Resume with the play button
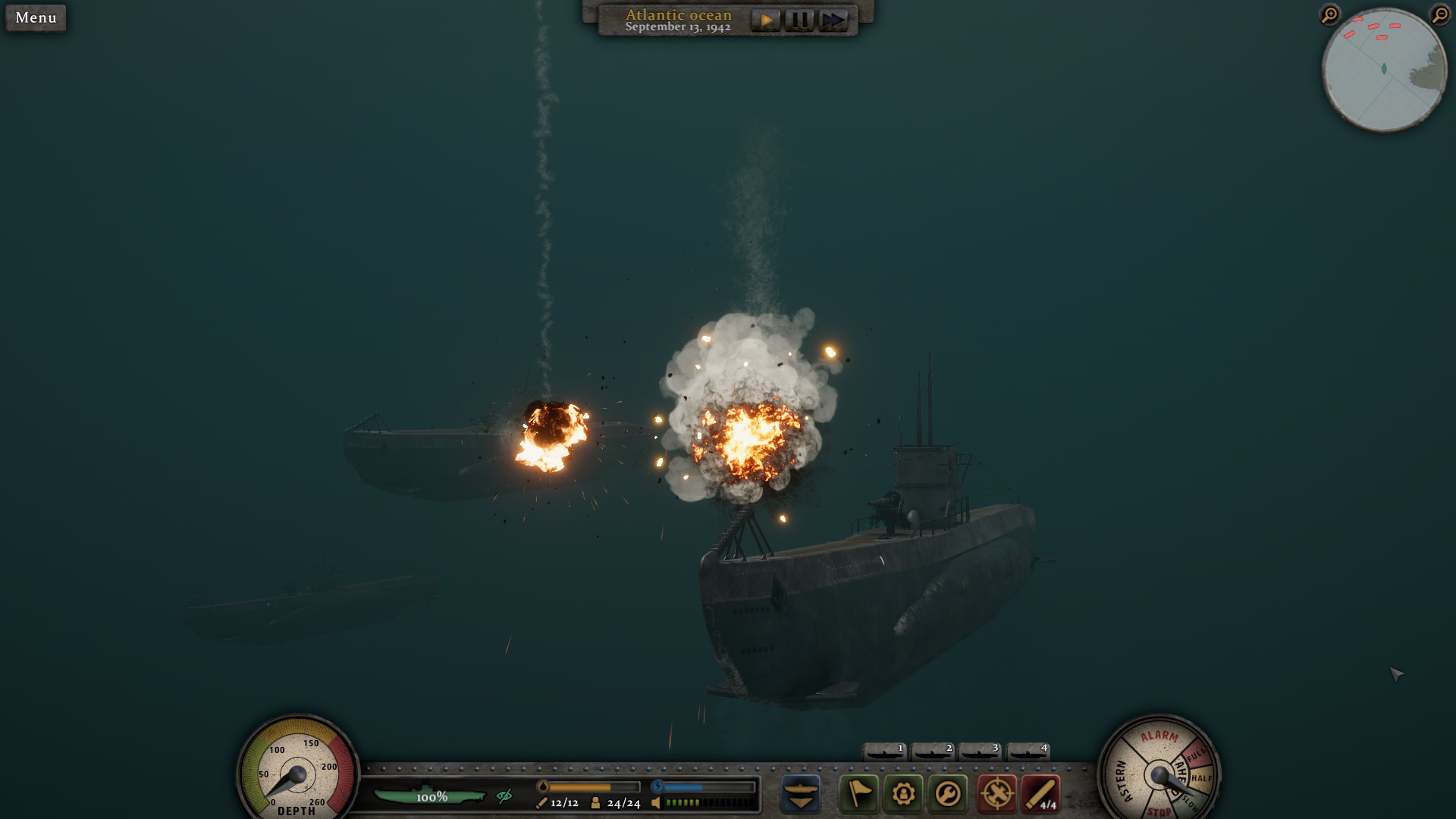This screenshot has width=1456, height=819. pyautogui.click(x=766, y=20)
